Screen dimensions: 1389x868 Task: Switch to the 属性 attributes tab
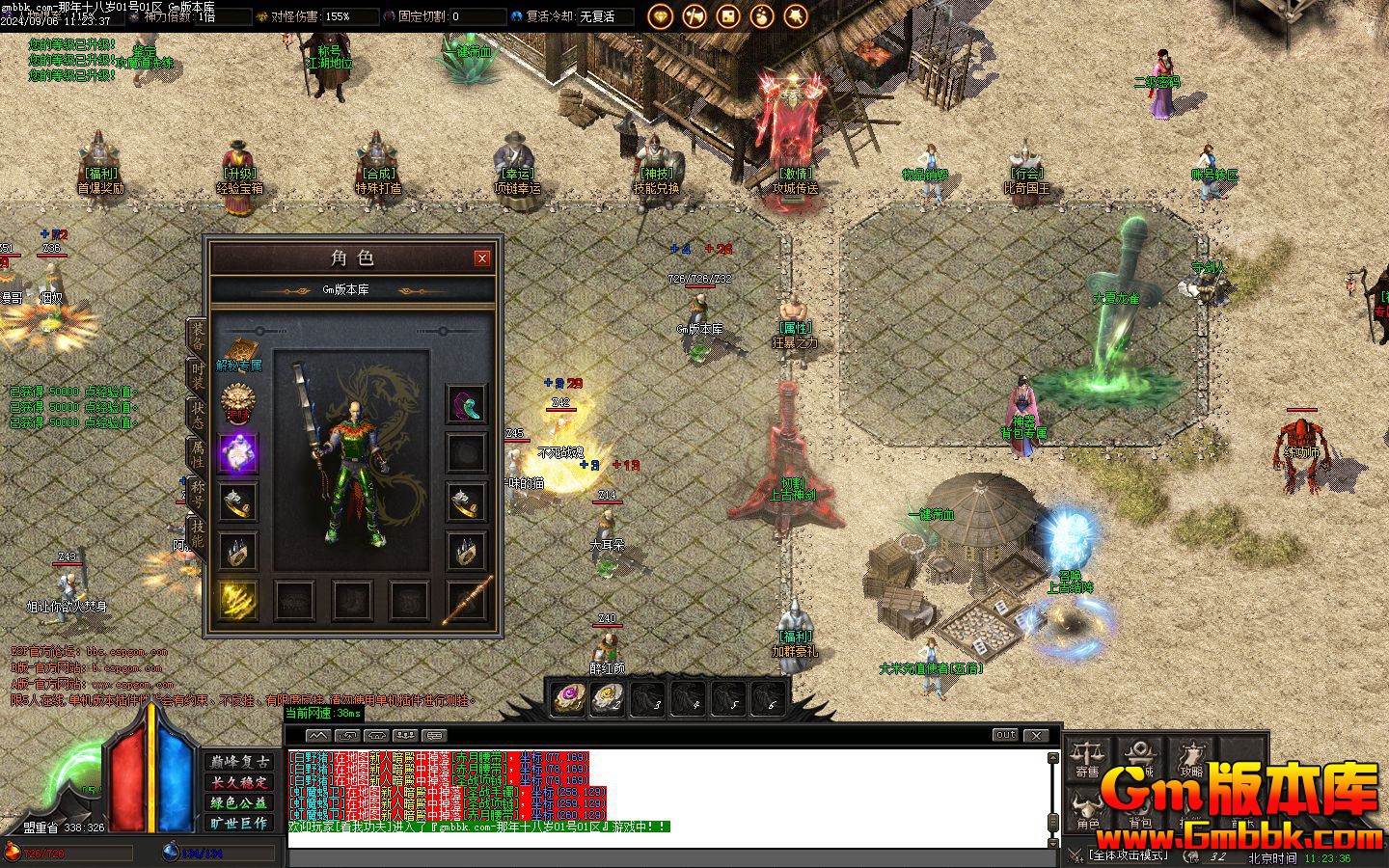(197, 453)
